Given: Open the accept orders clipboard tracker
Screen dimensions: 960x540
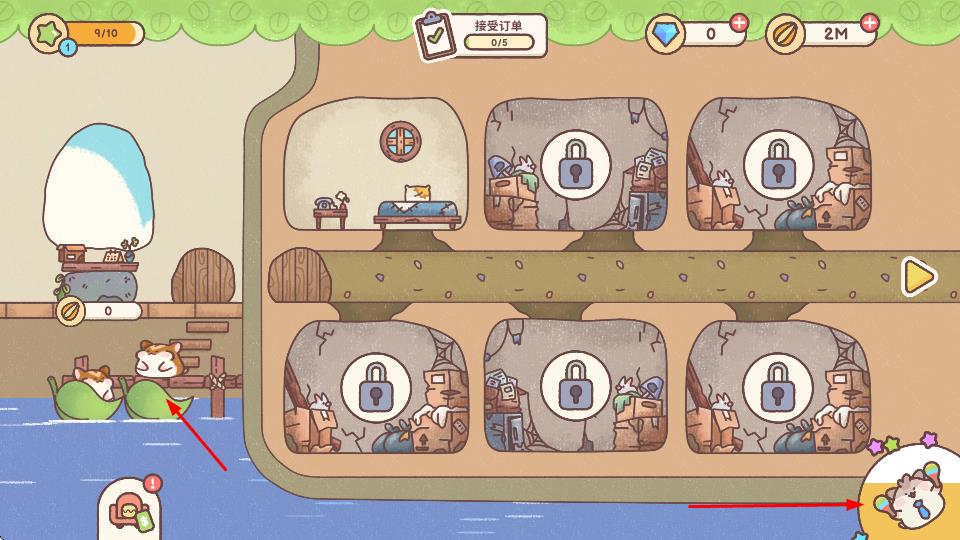Looking at the screenshot, I should (x=481, y=35).
